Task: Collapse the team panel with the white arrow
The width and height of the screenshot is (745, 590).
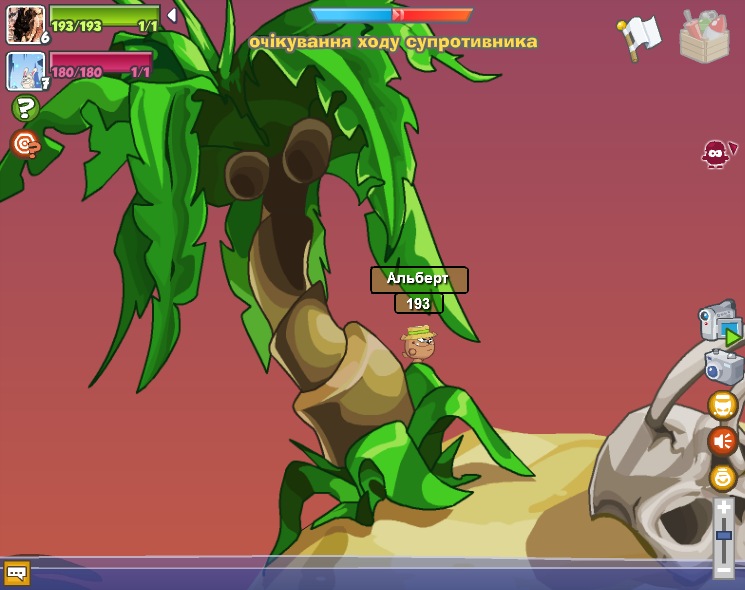Action: coord(172,15)
